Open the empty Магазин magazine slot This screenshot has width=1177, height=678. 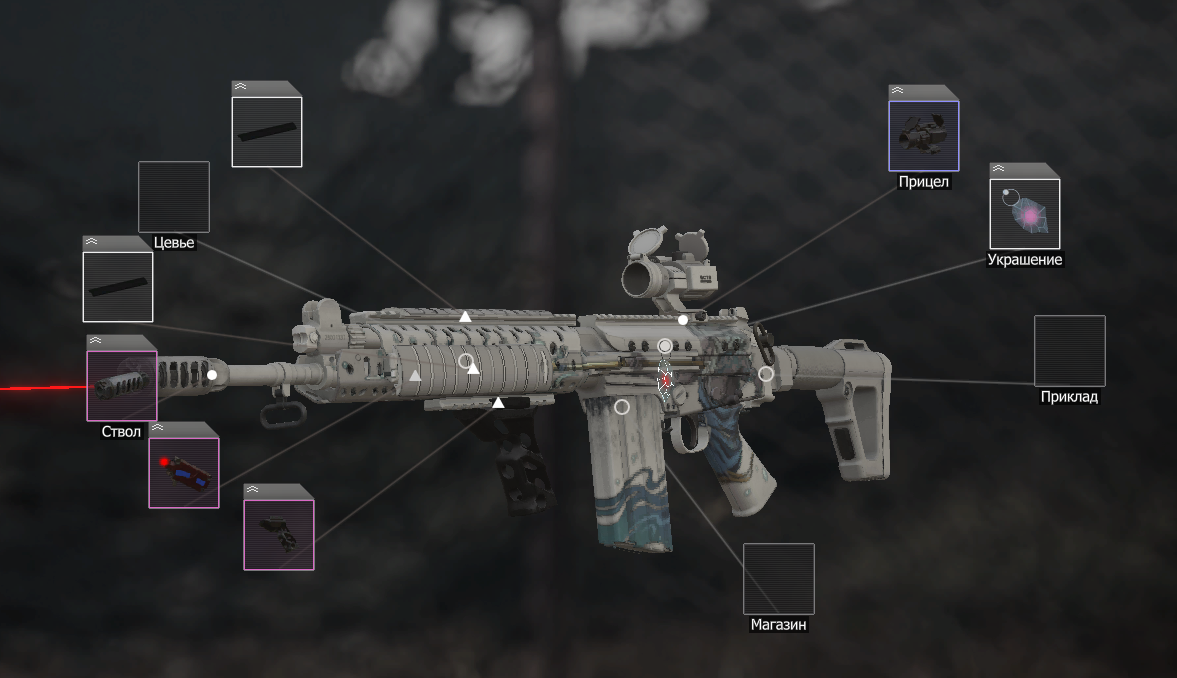(778, 579)
